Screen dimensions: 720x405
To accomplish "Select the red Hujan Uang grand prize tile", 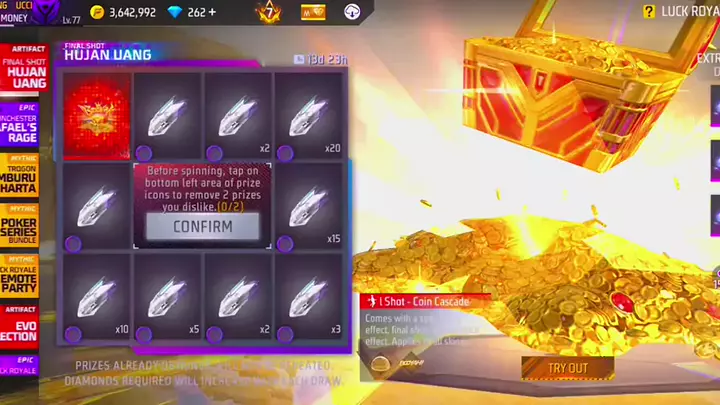I will tap(97, 115).
